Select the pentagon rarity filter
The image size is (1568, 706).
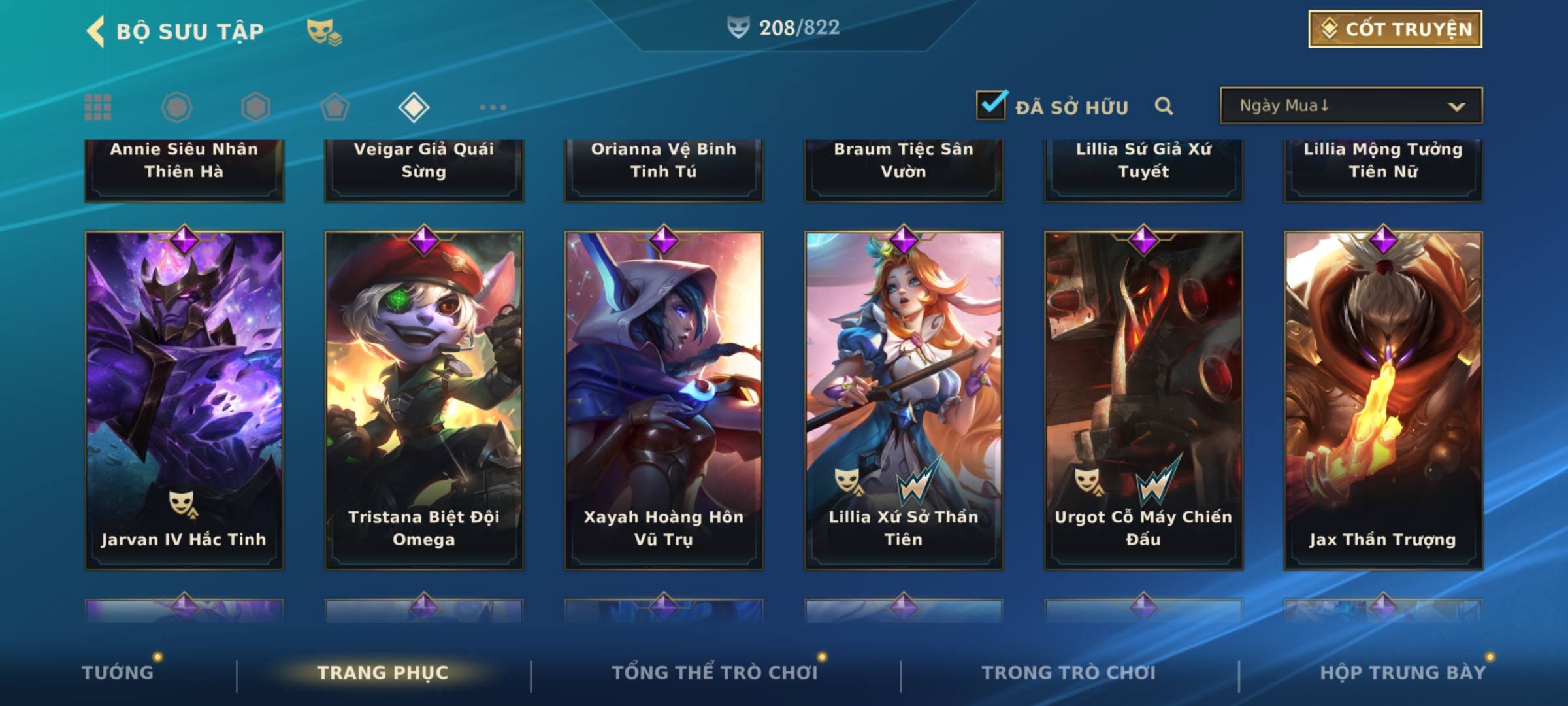335,107
